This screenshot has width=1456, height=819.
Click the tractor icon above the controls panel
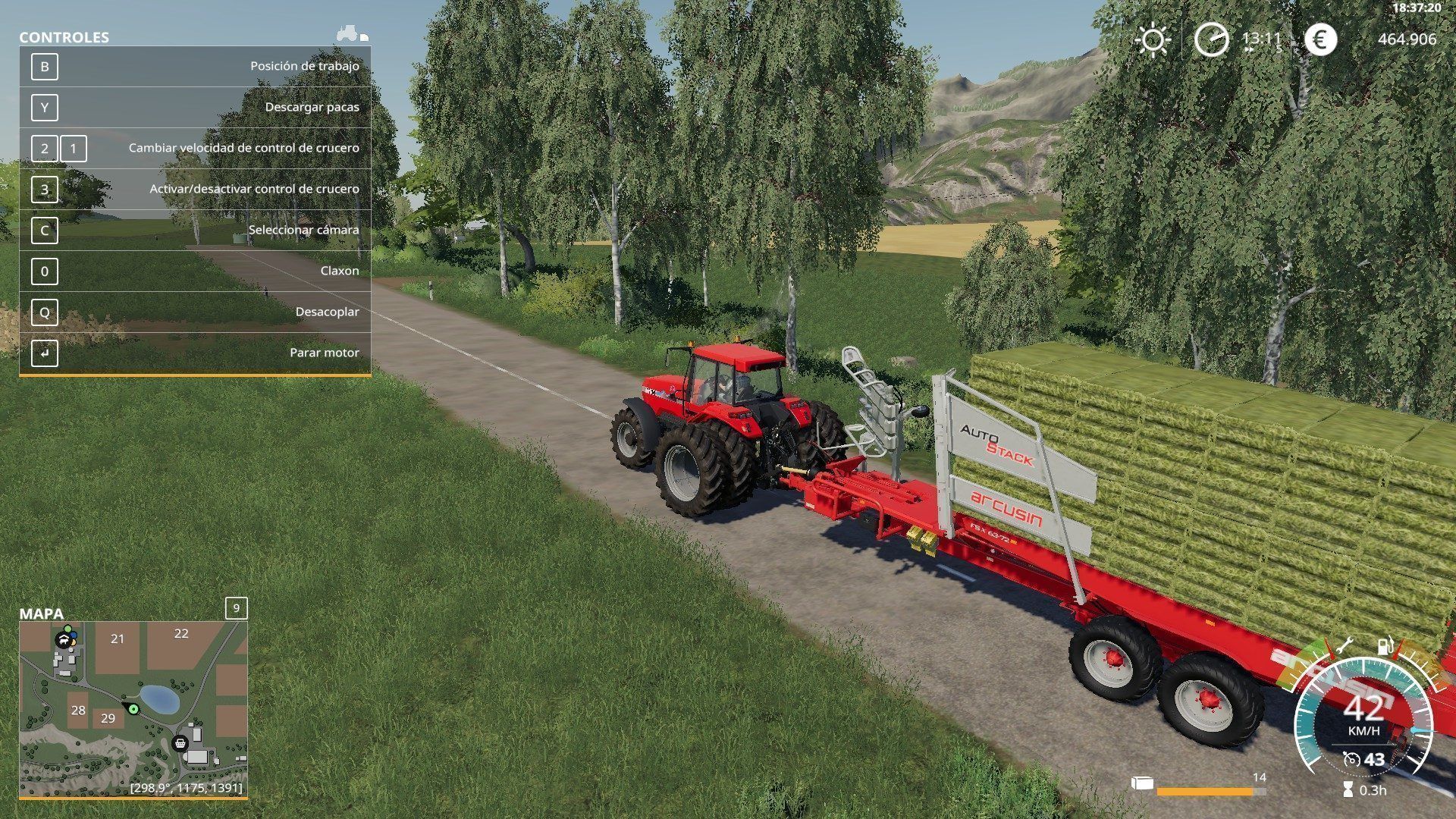pyautogui.click(x=349, y=33)
